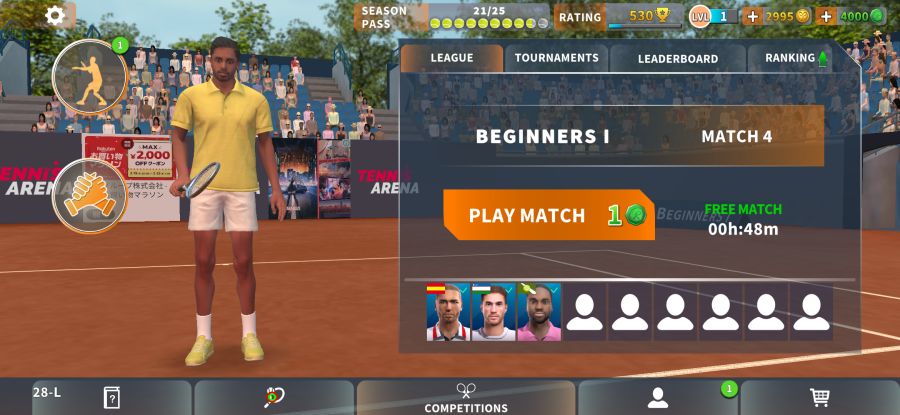
Task: Switch to the League tab
Action: 452,58
